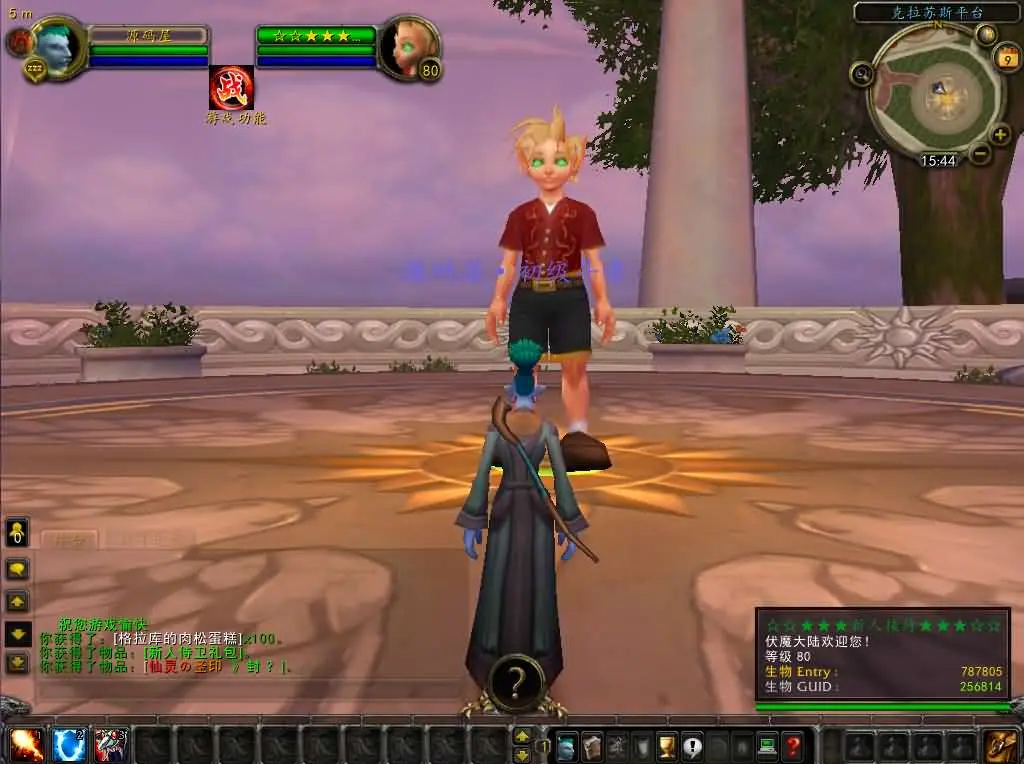
Task: Open the character info micro button
Action: point(568,746)
